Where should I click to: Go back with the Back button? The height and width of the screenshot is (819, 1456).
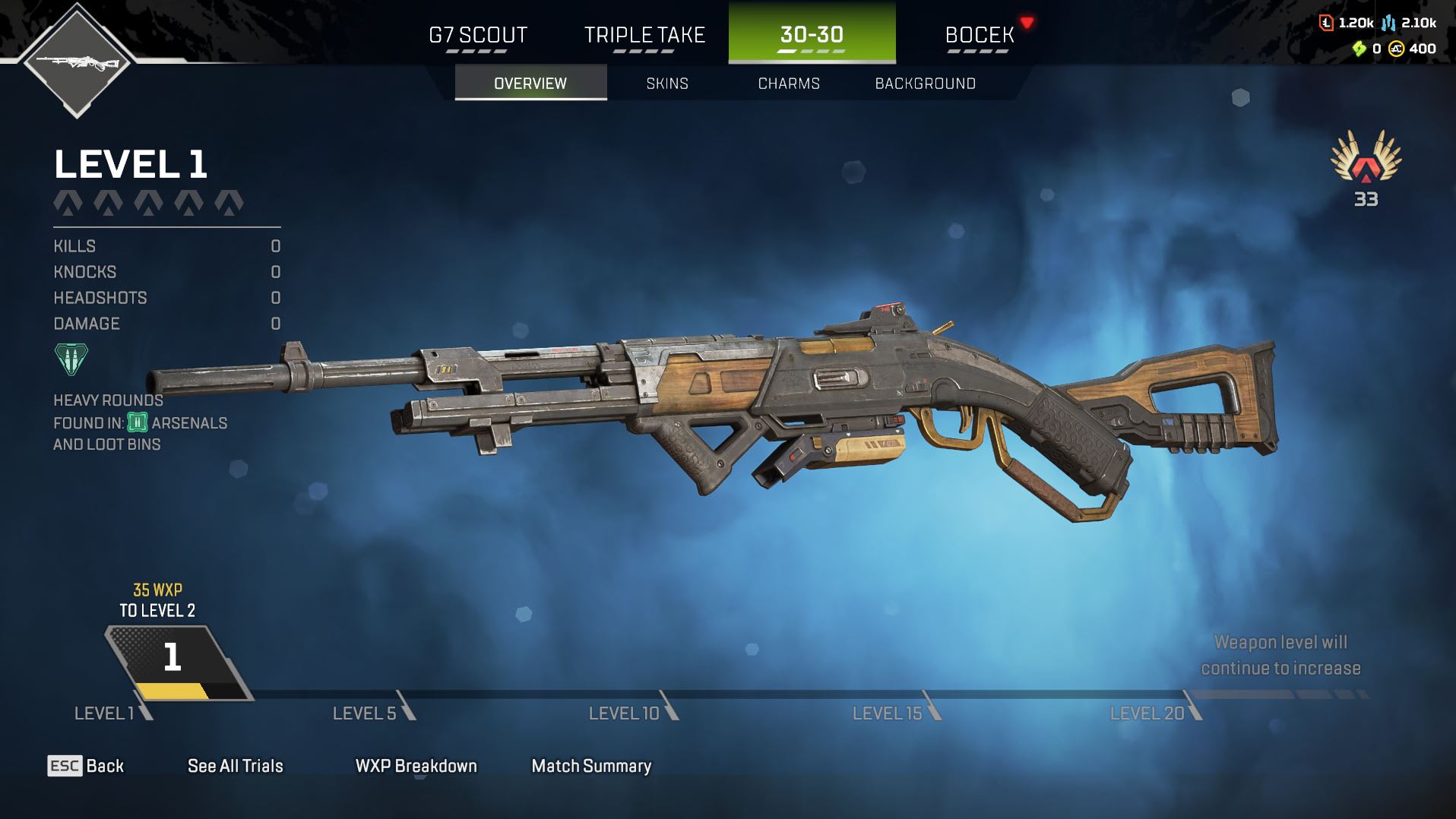(86, 766)
